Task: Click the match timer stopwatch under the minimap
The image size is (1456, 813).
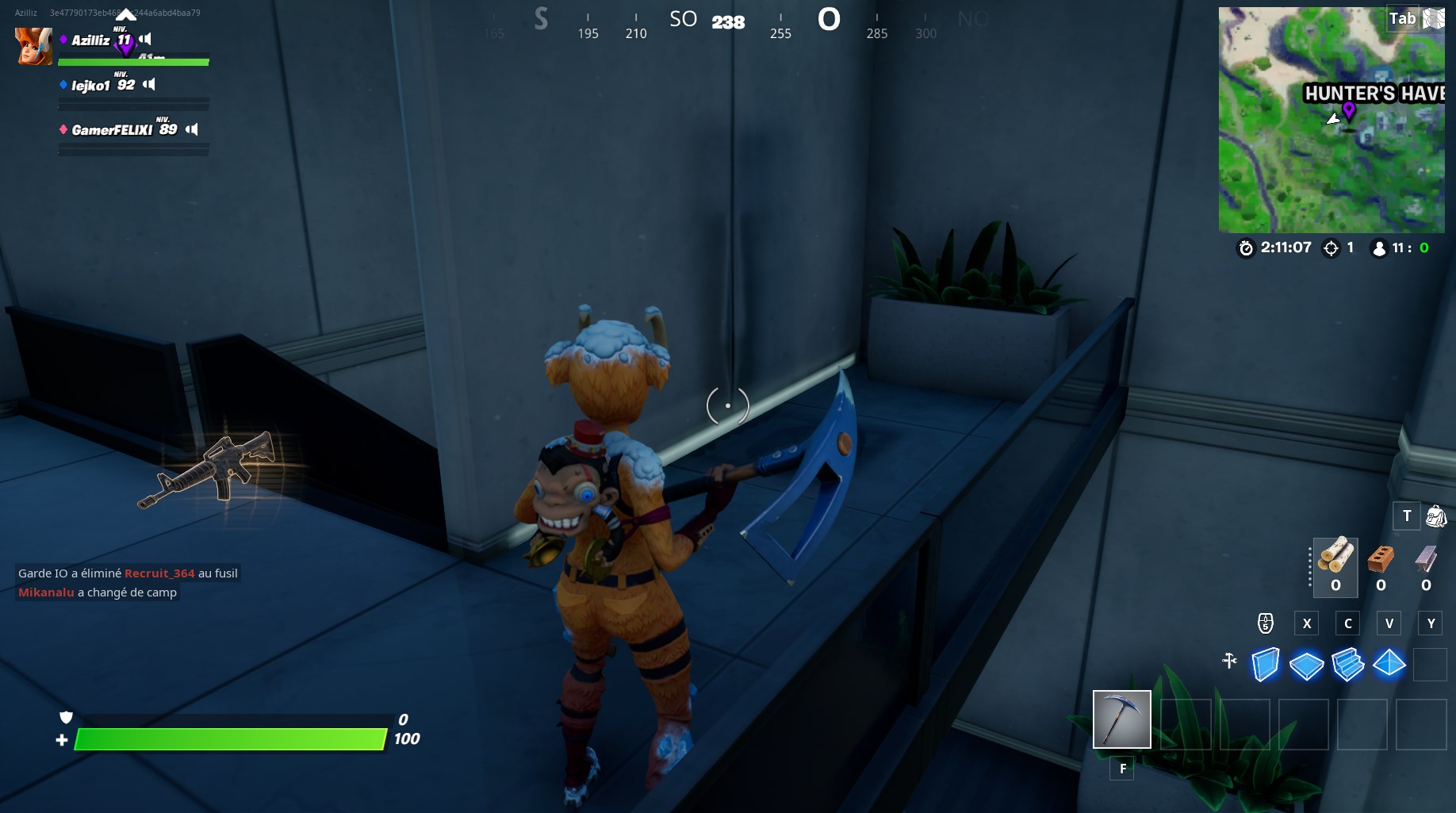Action: point(1247,247)
